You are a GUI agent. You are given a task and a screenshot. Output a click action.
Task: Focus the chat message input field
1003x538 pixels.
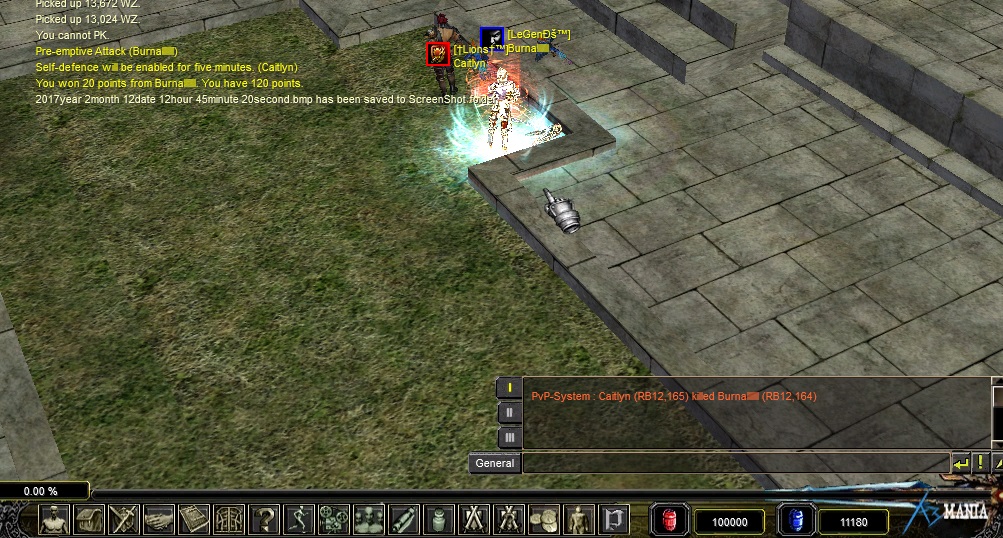pyautogui.click(x=735, y=463)
